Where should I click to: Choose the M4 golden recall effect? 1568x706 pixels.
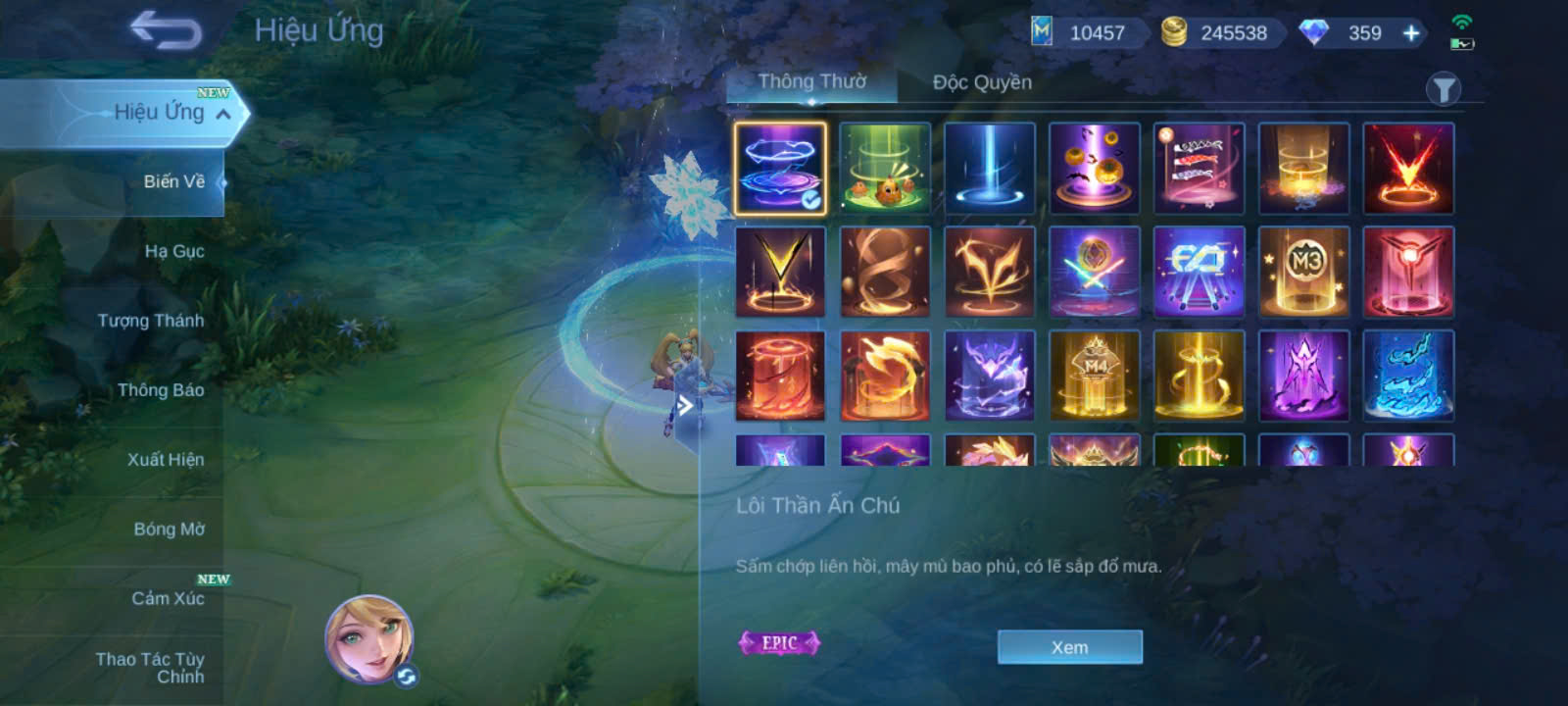coord(1094,376)
